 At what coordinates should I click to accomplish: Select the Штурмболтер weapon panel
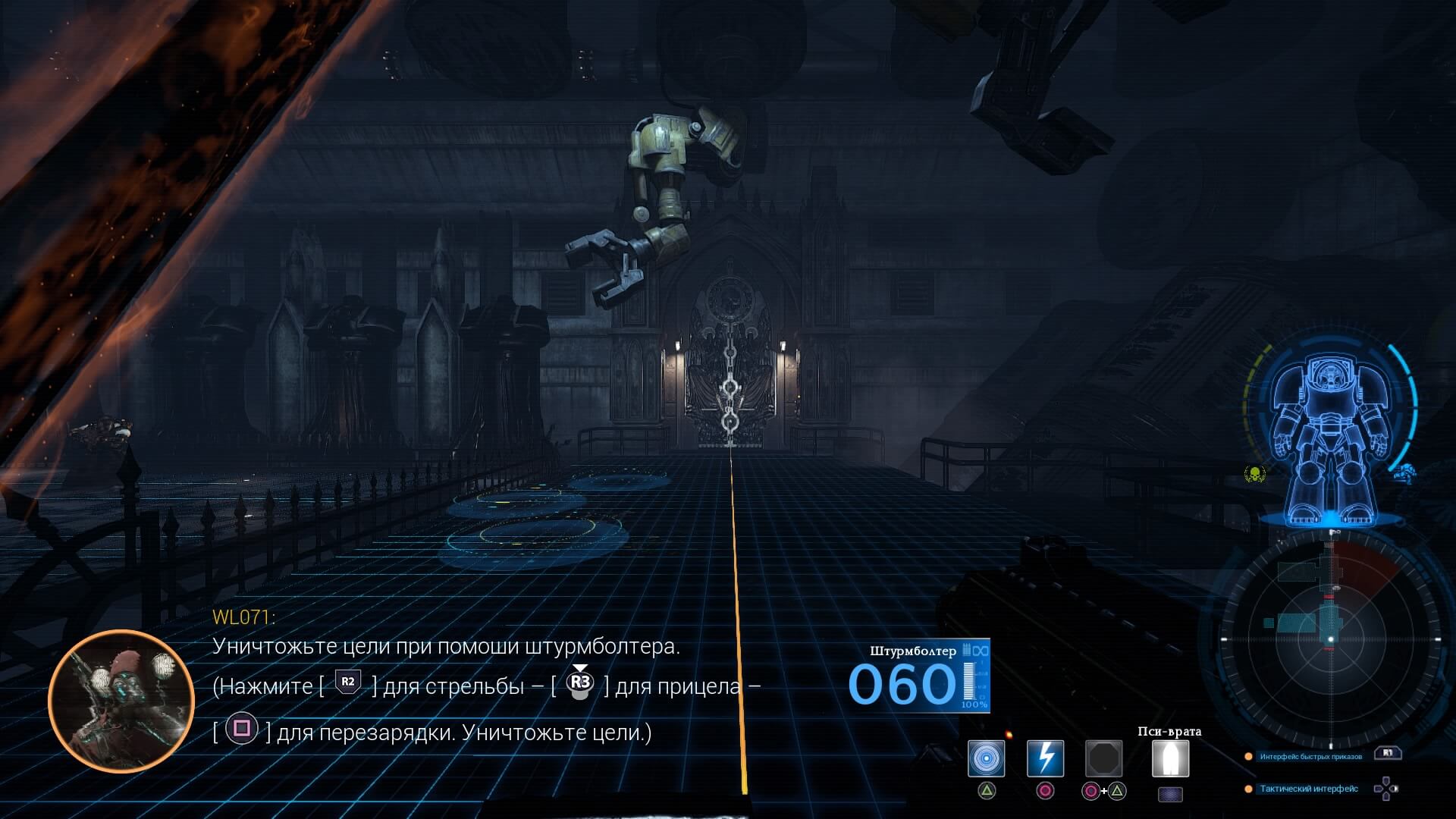(919, 676)
